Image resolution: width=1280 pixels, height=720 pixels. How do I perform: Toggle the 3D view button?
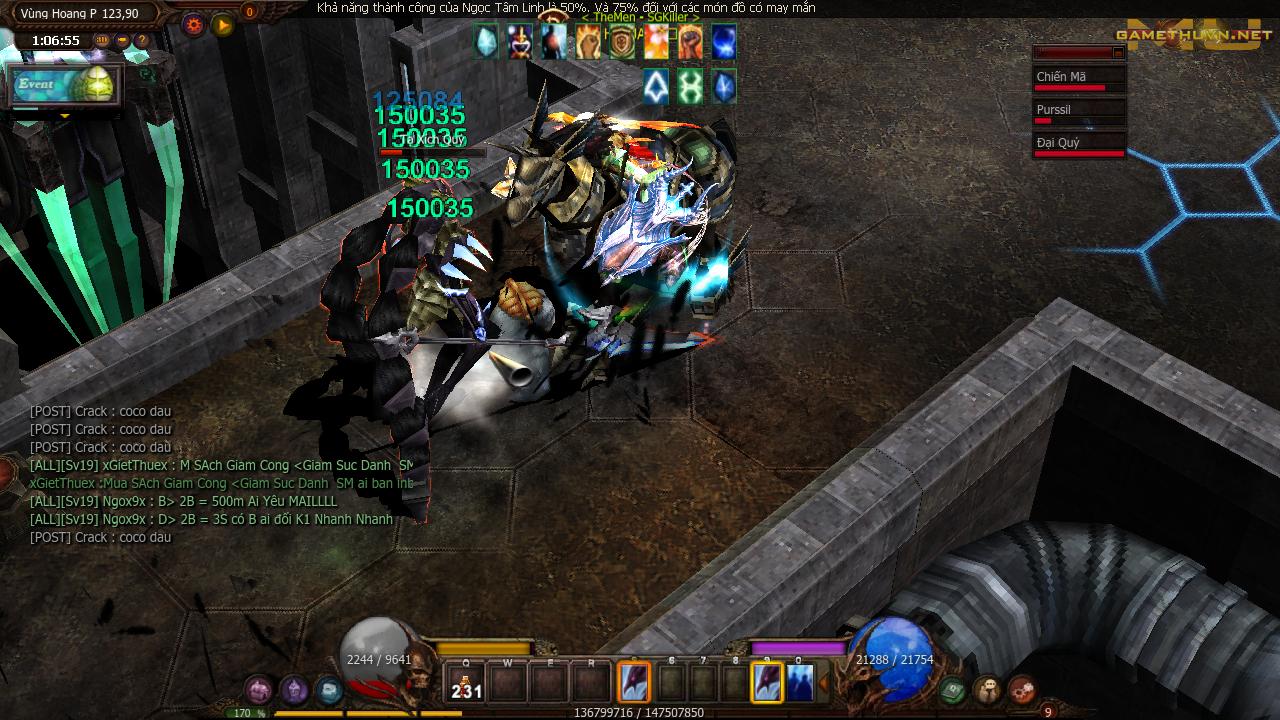tap(102, 40)
